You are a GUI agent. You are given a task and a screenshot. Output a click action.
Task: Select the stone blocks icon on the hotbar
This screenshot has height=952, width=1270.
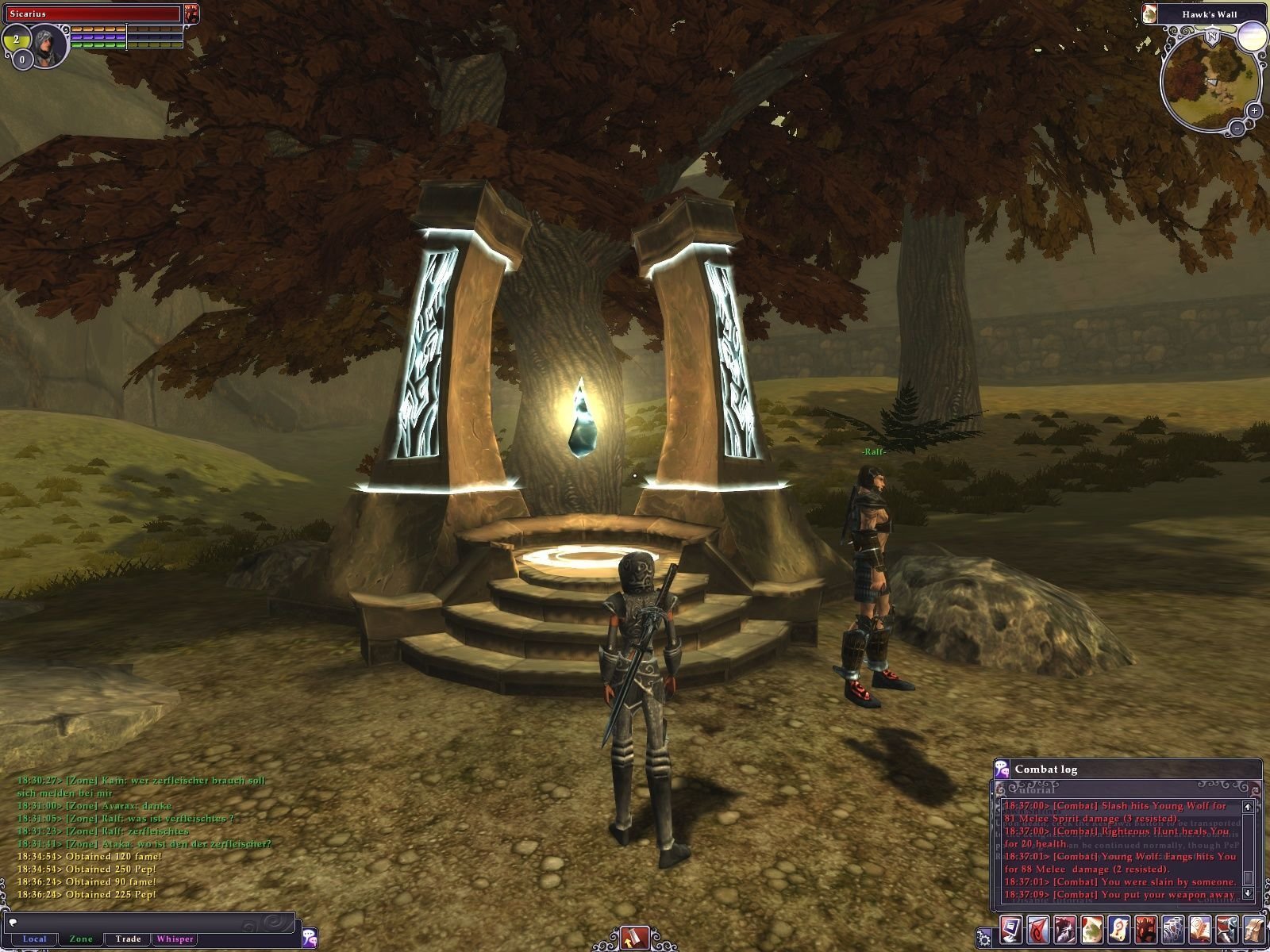[1173, 931]
